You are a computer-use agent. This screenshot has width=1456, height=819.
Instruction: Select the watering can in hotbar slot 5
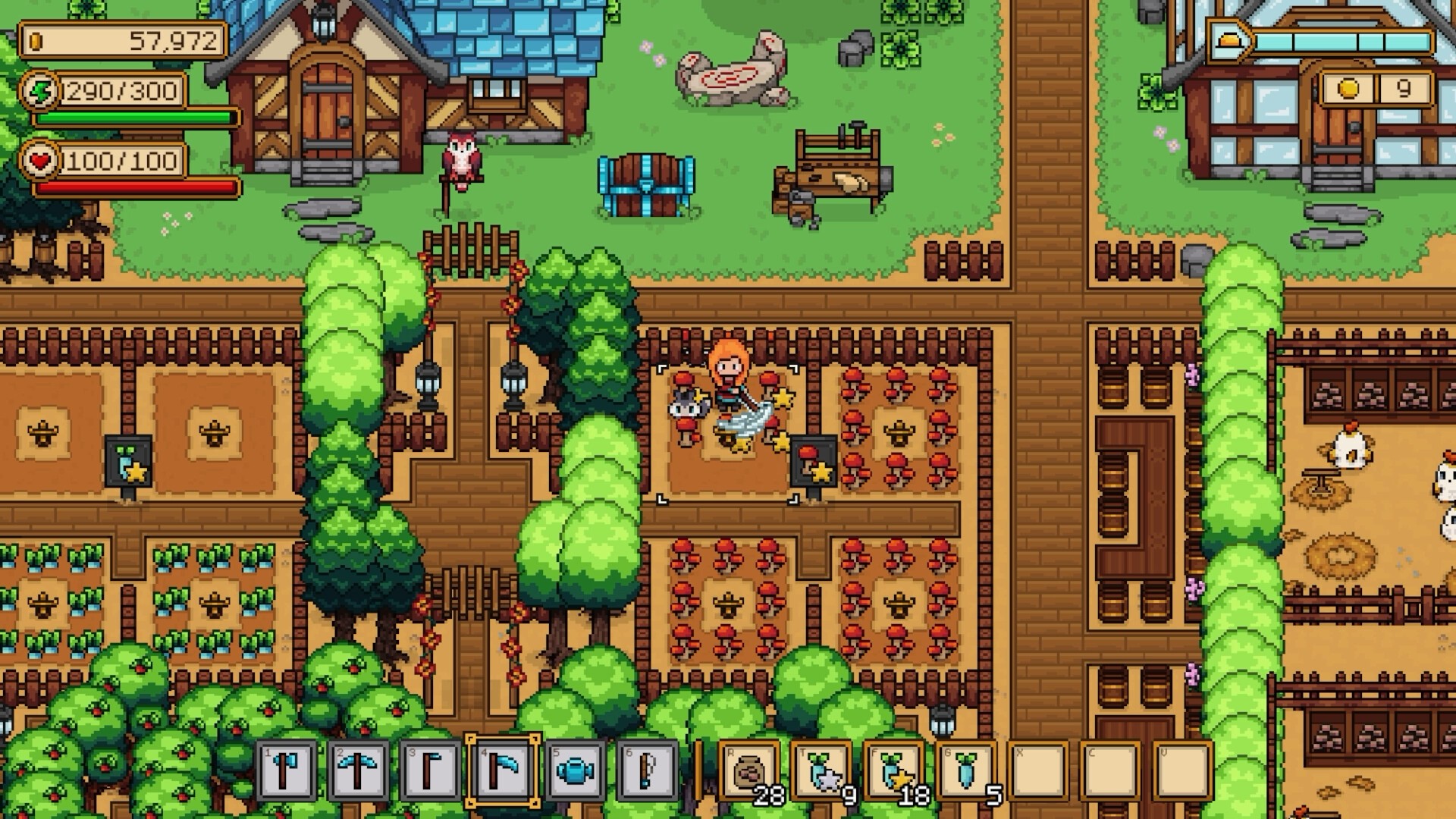tap(573, 771)
